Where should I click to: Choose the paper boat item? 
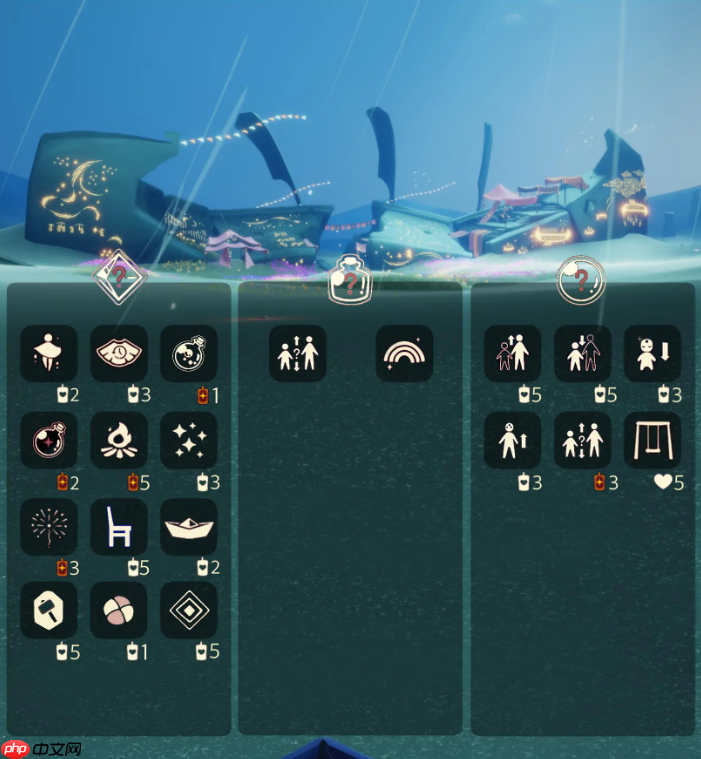coord(189,526)
